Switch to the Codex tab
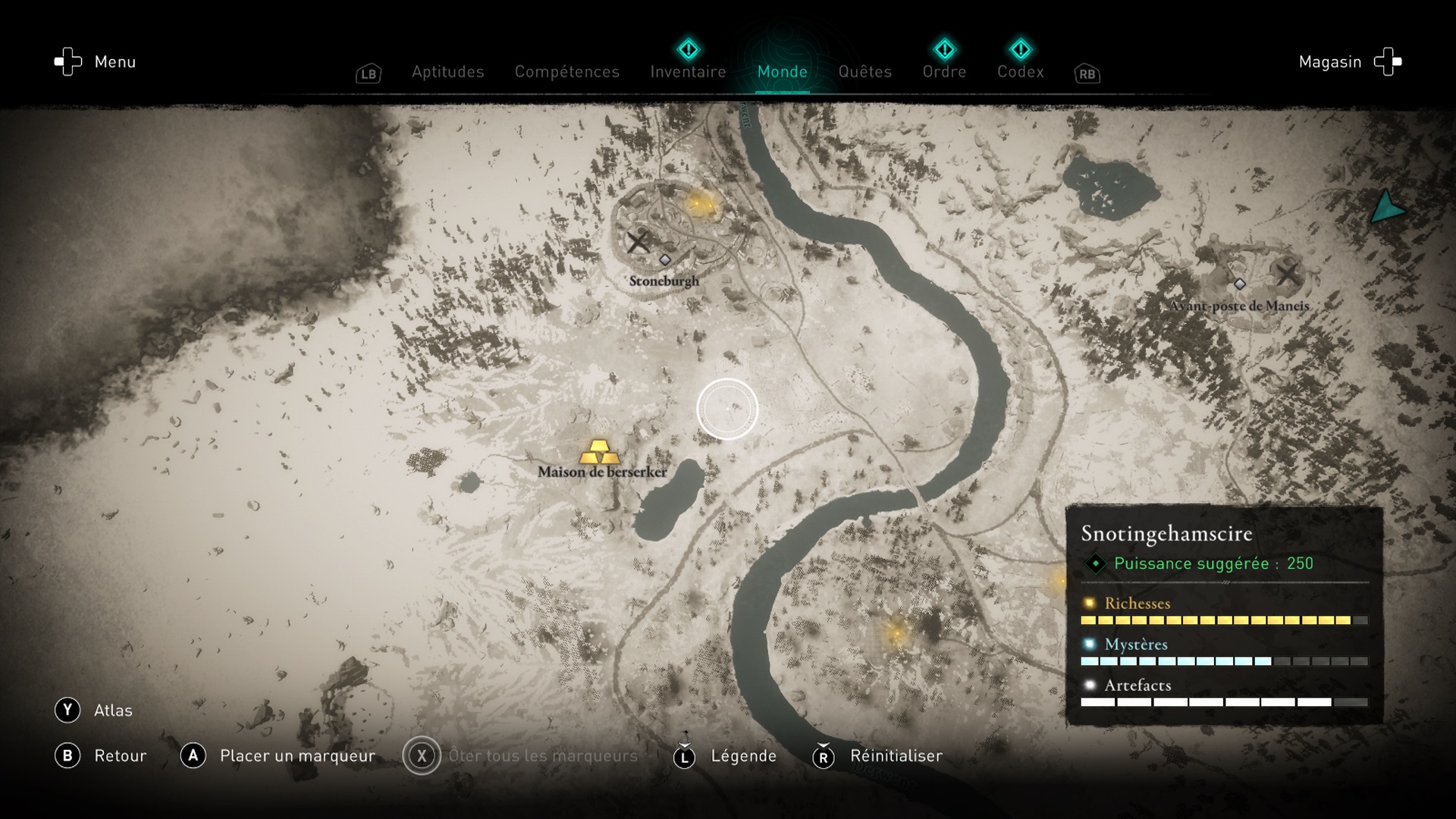The image size is (1456, 819). 1020,72
